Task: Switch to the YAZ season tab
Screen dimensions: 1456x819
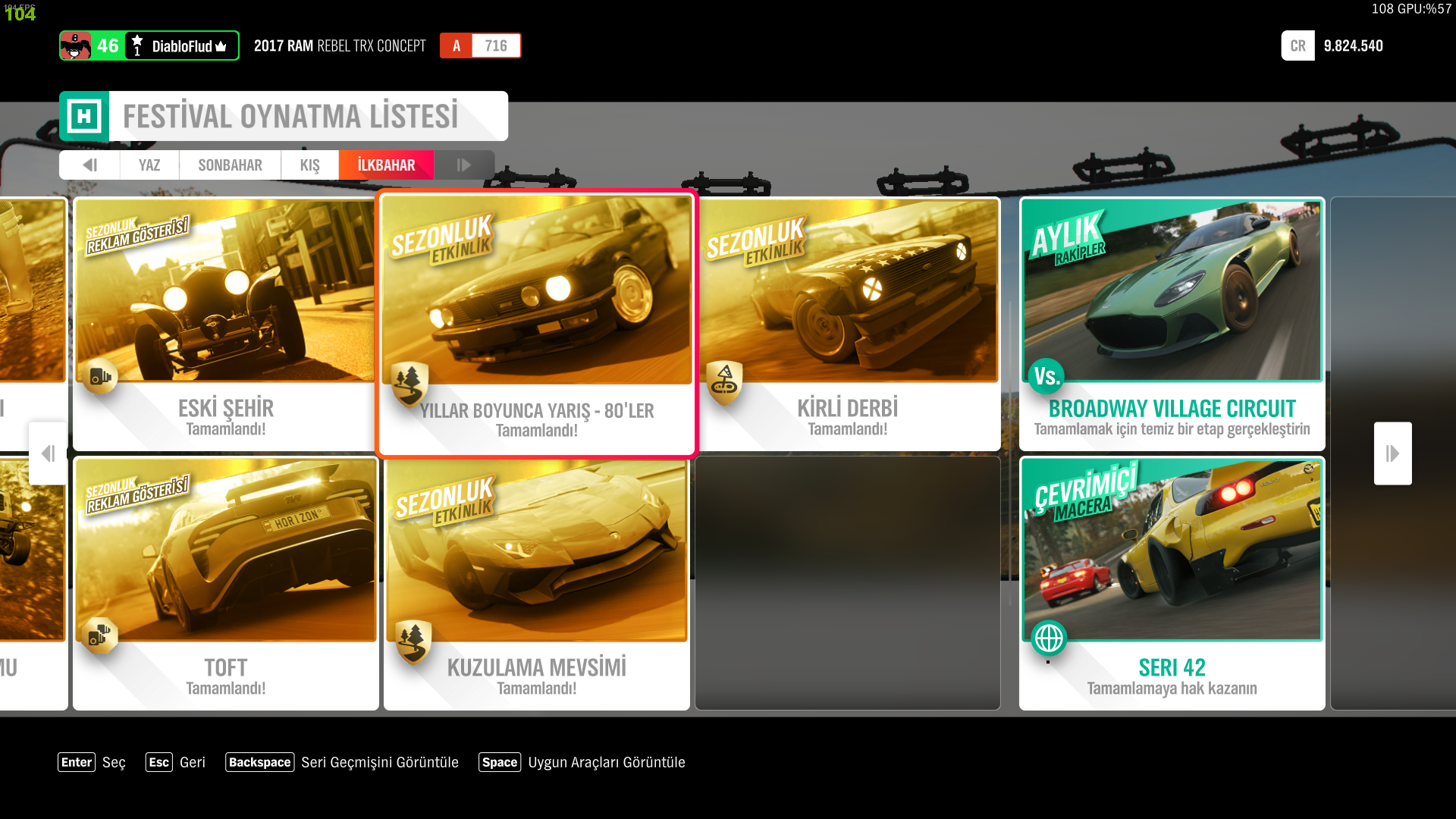Action: [149, 165]
